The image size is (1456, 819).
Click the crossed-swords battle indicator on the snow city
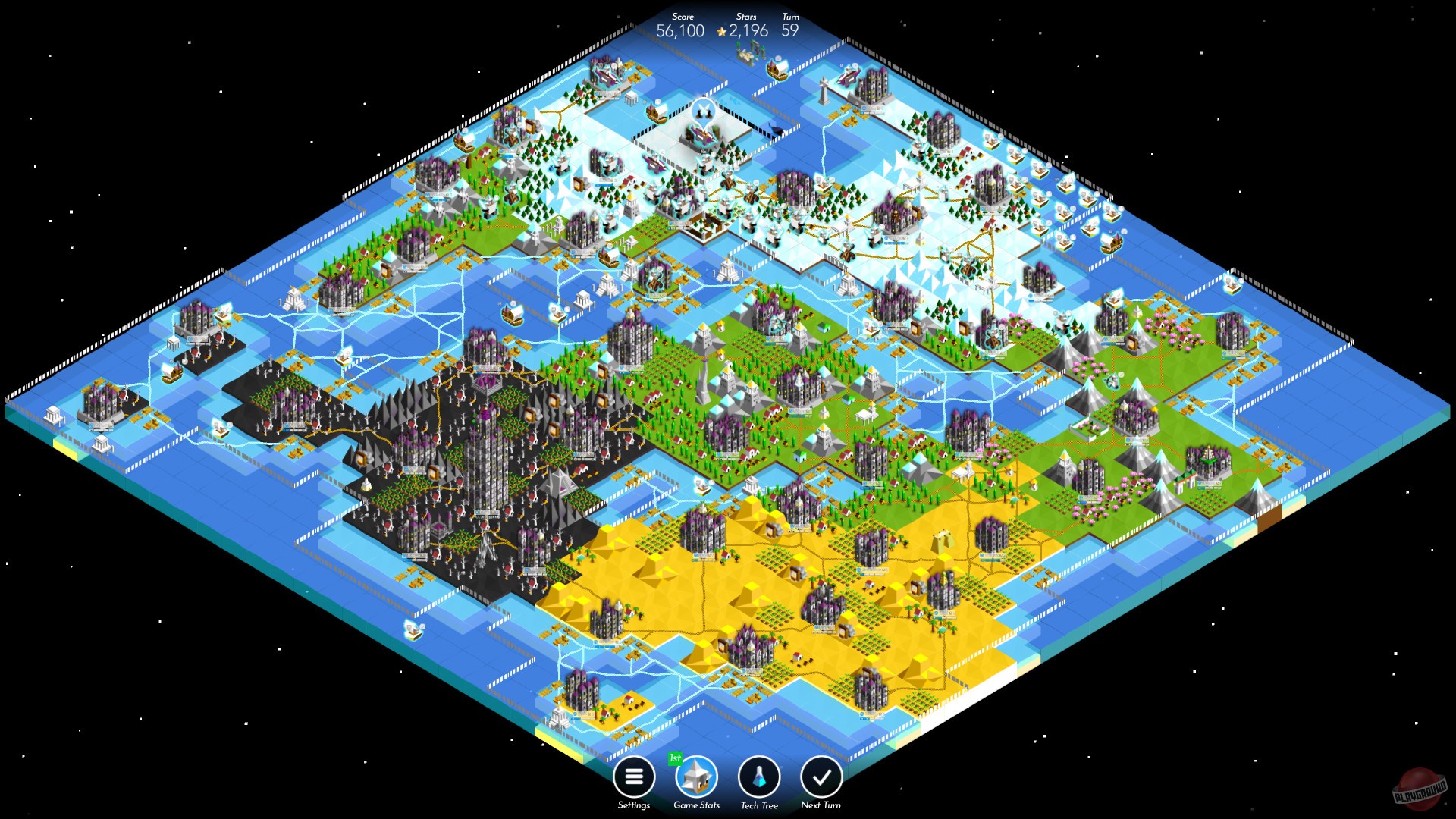tap(702, 109)
